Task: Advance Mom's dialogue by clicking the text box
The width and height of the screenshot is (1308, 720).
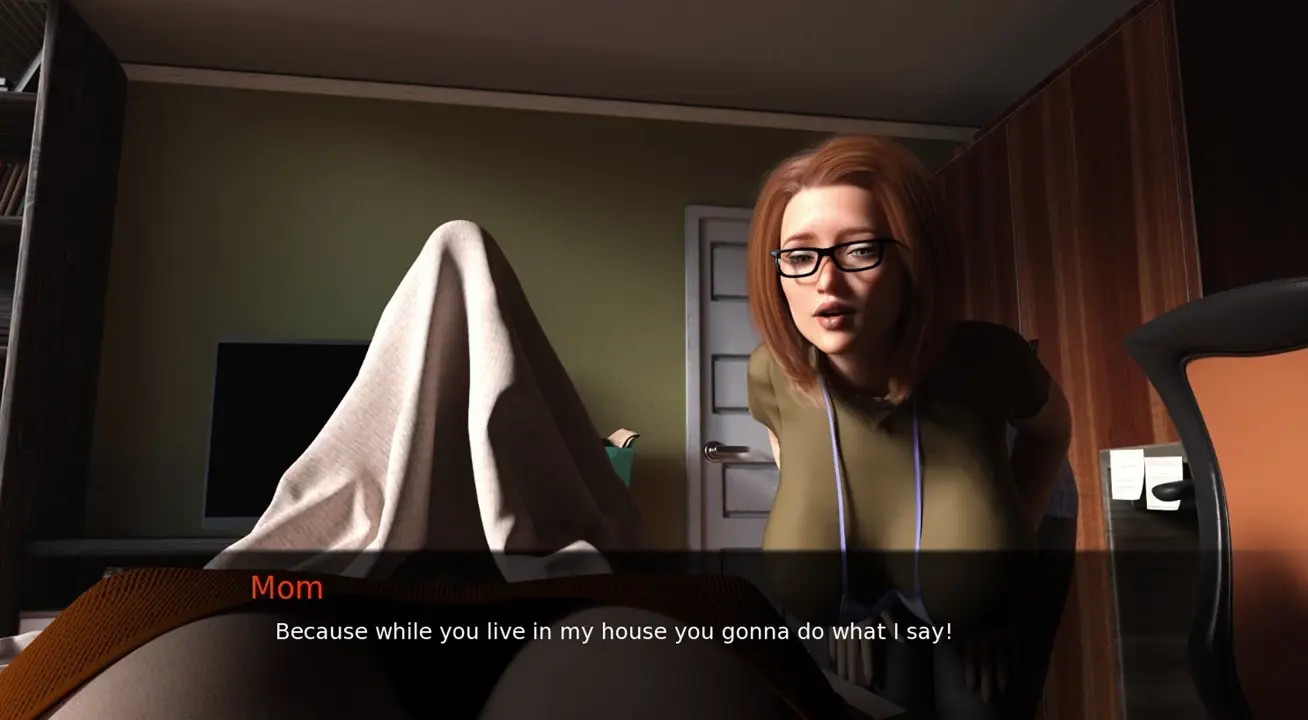Action: (613, 632)
